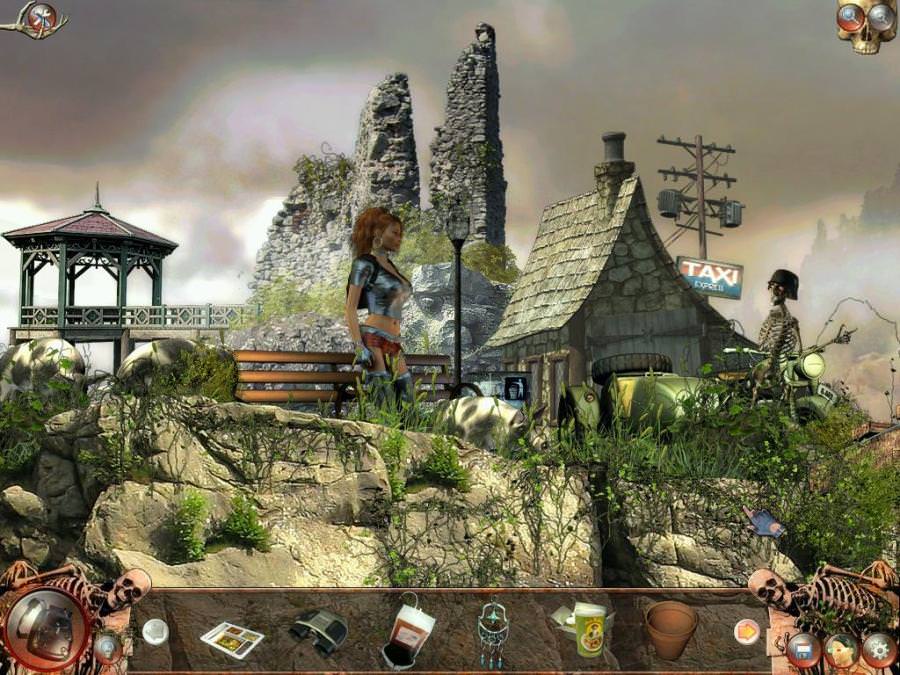Screen dimensions: 900x675
Task: Click the skull's red eye button
Action: pyautogui.click(x=851, y=16)
